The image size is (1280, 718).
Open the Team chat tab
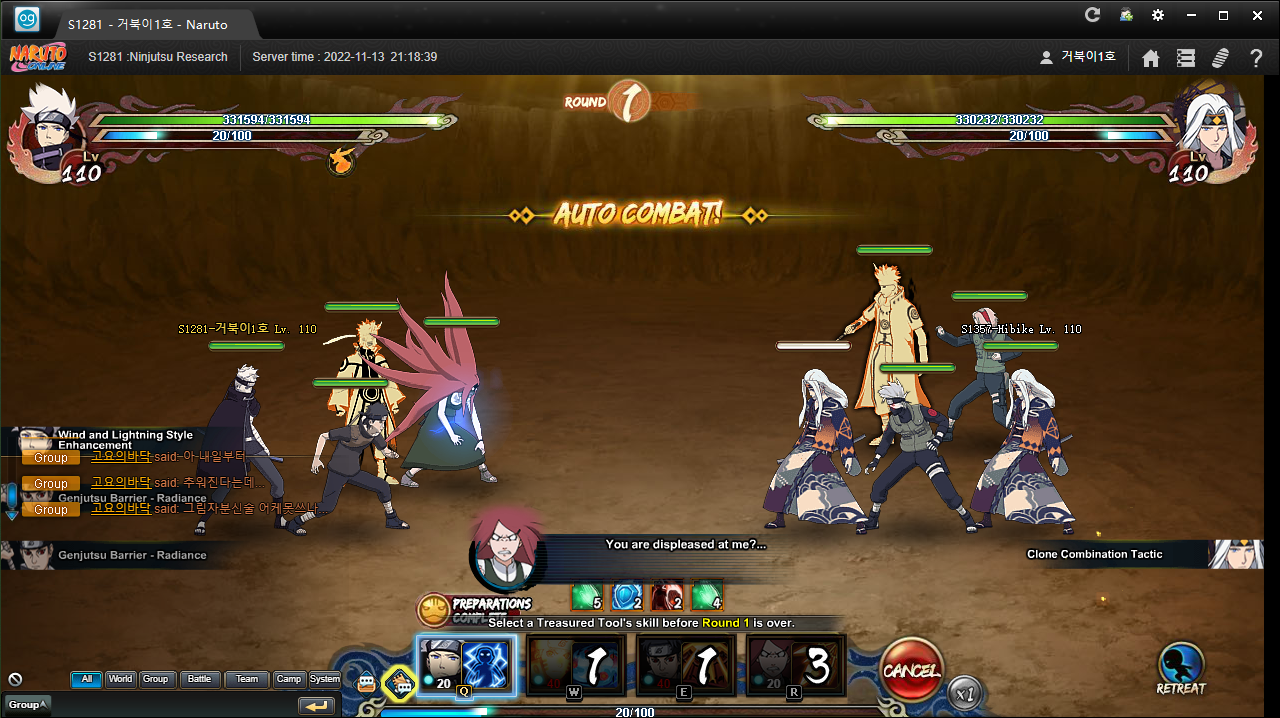[x=247, y=679]
